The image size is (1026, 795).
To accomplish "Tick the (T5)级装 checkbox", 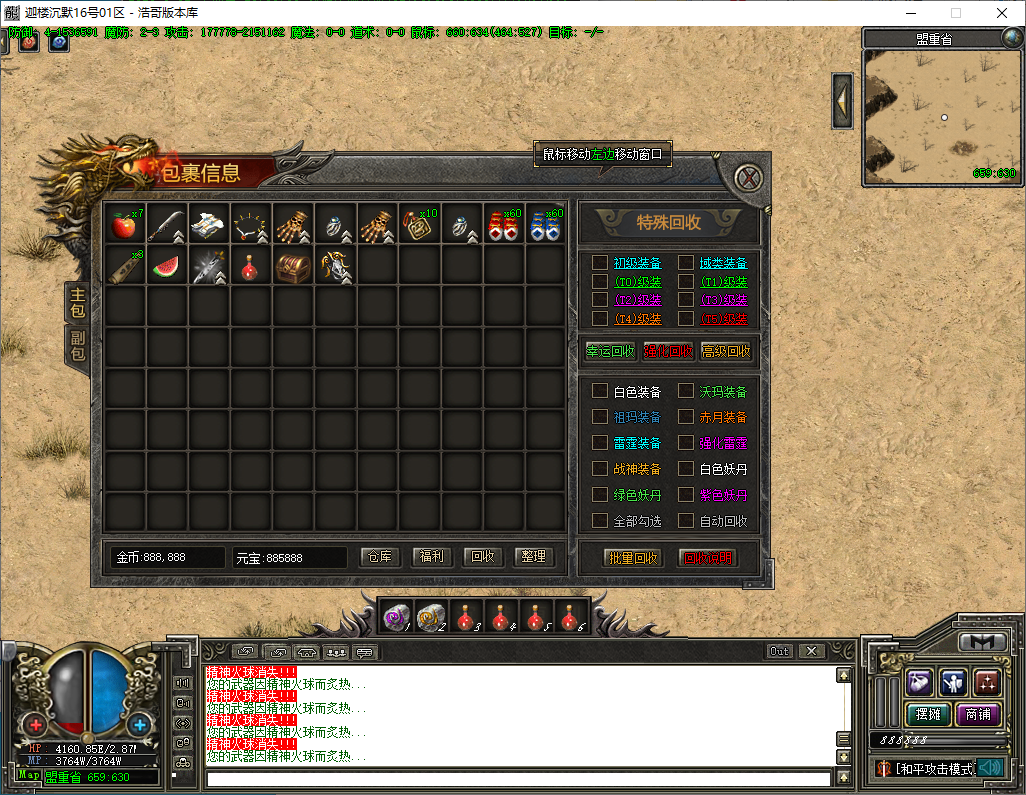I will coord(686,319).
